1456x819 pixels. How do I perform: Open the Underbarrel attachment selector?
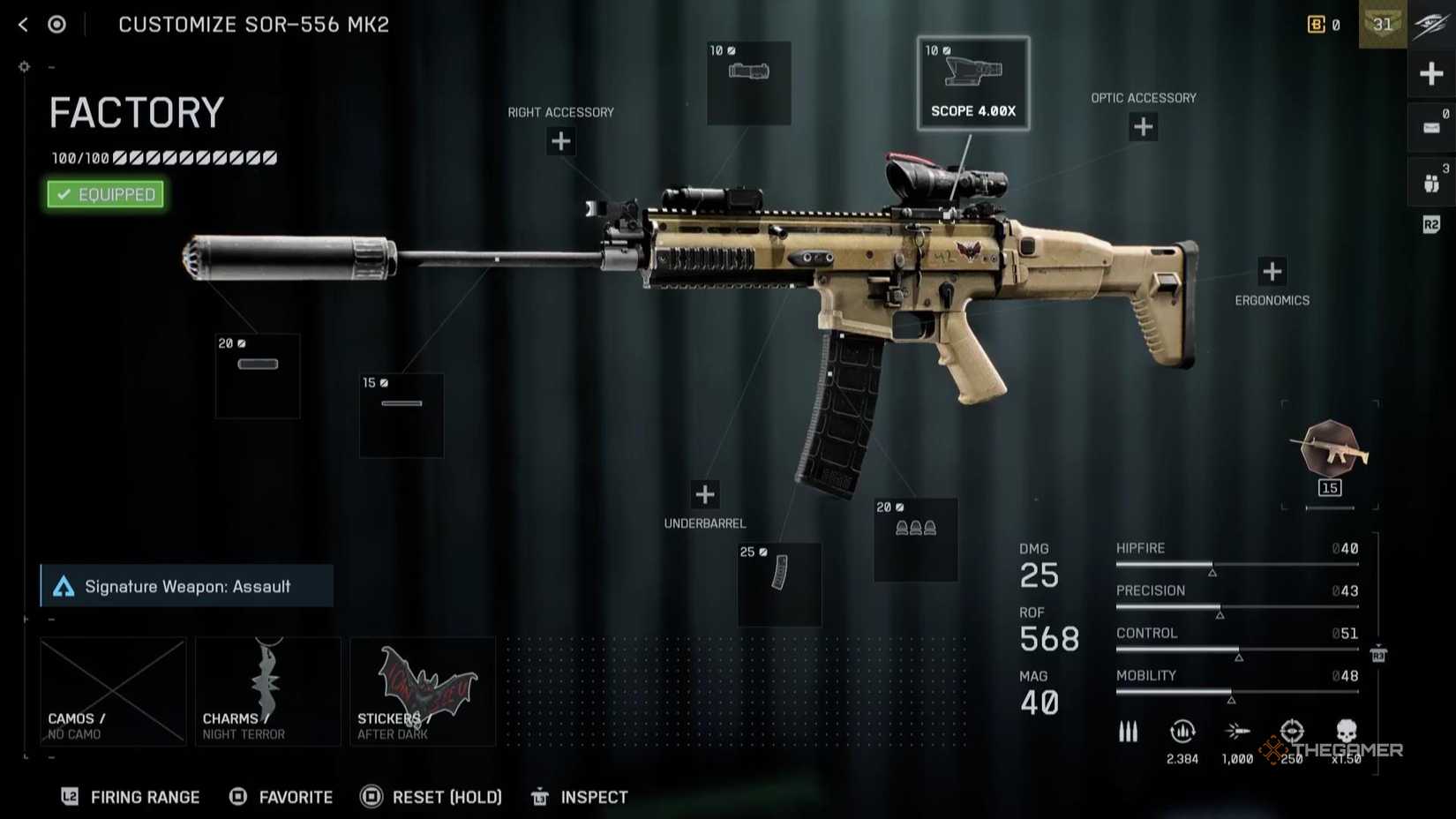point(703,494)
